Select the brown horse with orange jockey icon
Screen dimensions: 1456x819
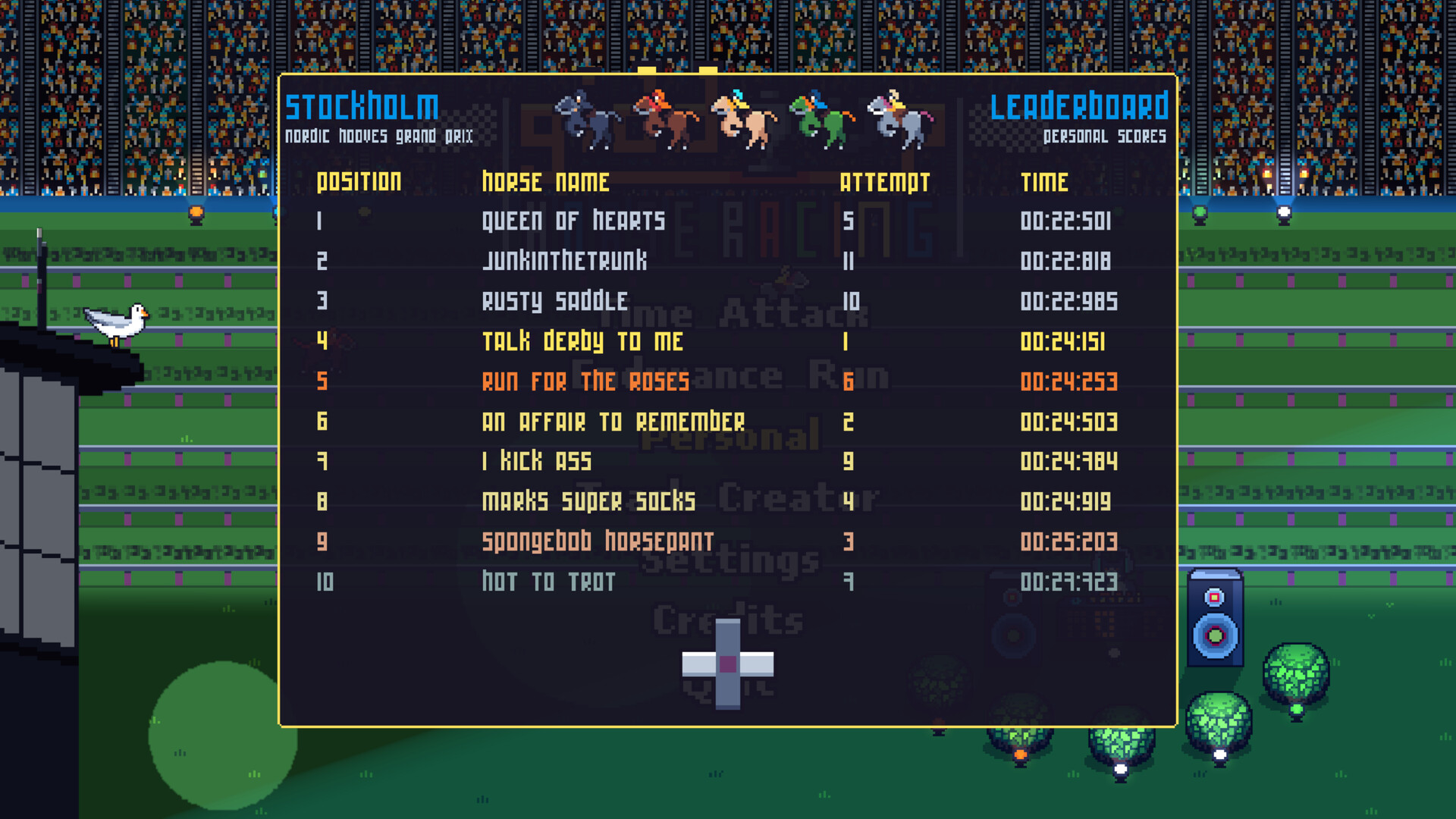(x=664, y=115)
